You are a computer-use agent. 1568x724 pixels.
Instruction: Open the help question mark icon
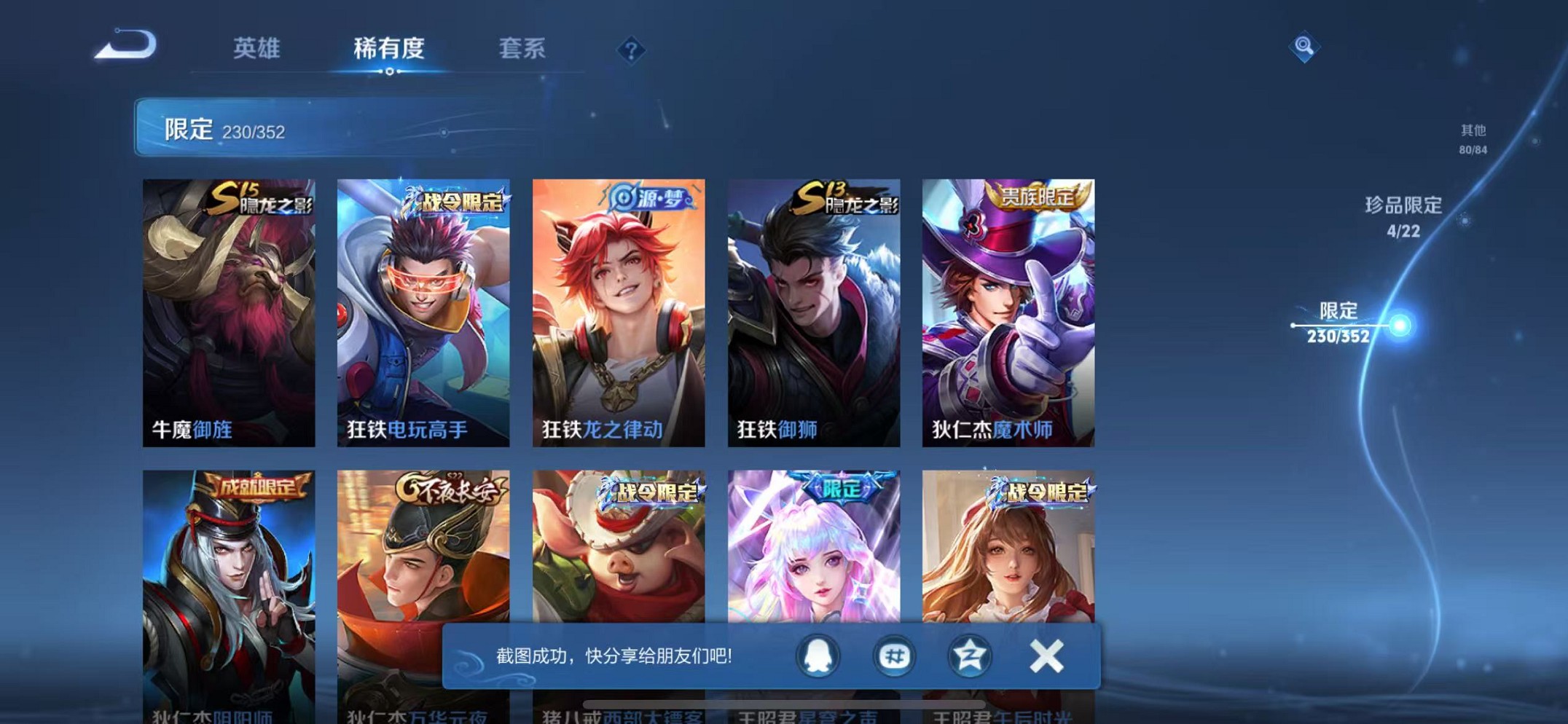[632, 50]
